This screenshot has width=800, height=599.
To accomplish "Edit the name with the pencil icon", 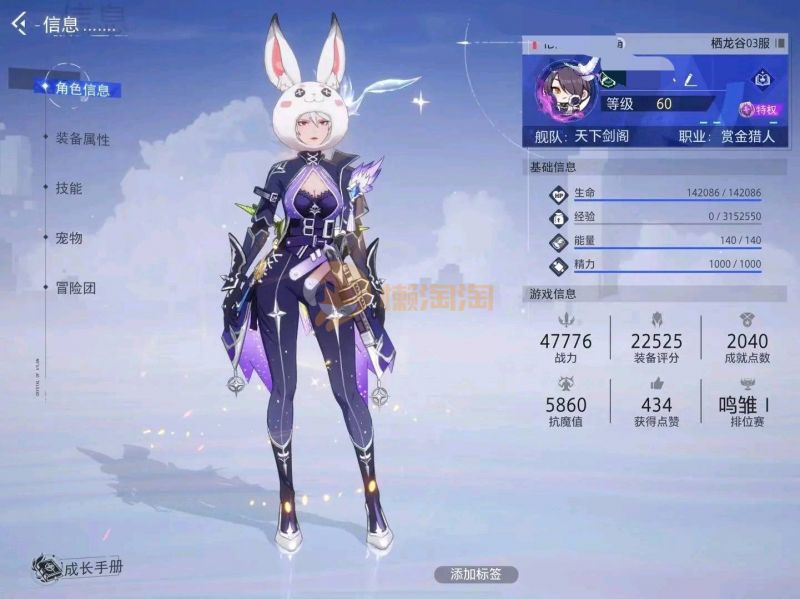I will (690, 77).
